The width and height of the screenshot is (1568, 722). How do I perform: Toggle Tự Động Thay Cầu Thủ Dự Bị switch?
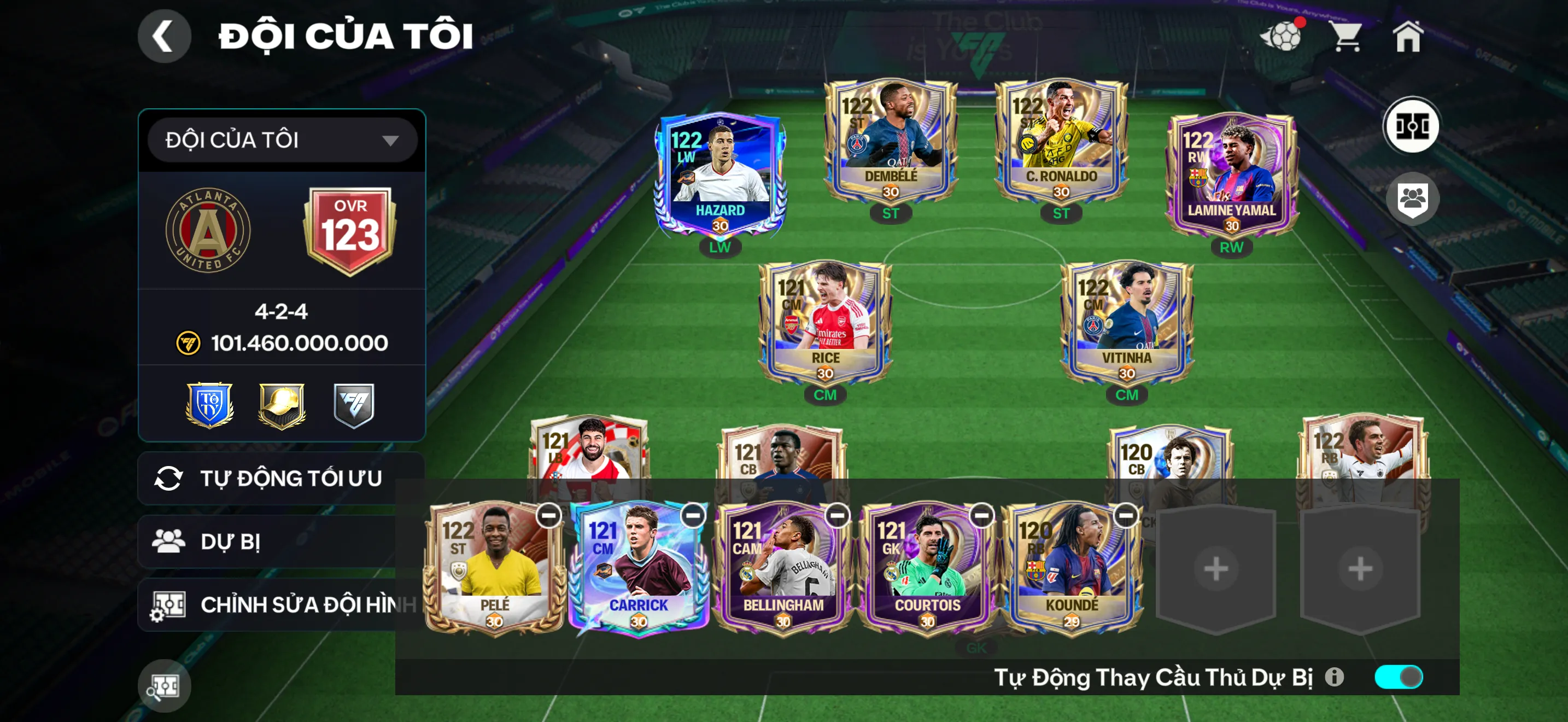coord(1398,677)
